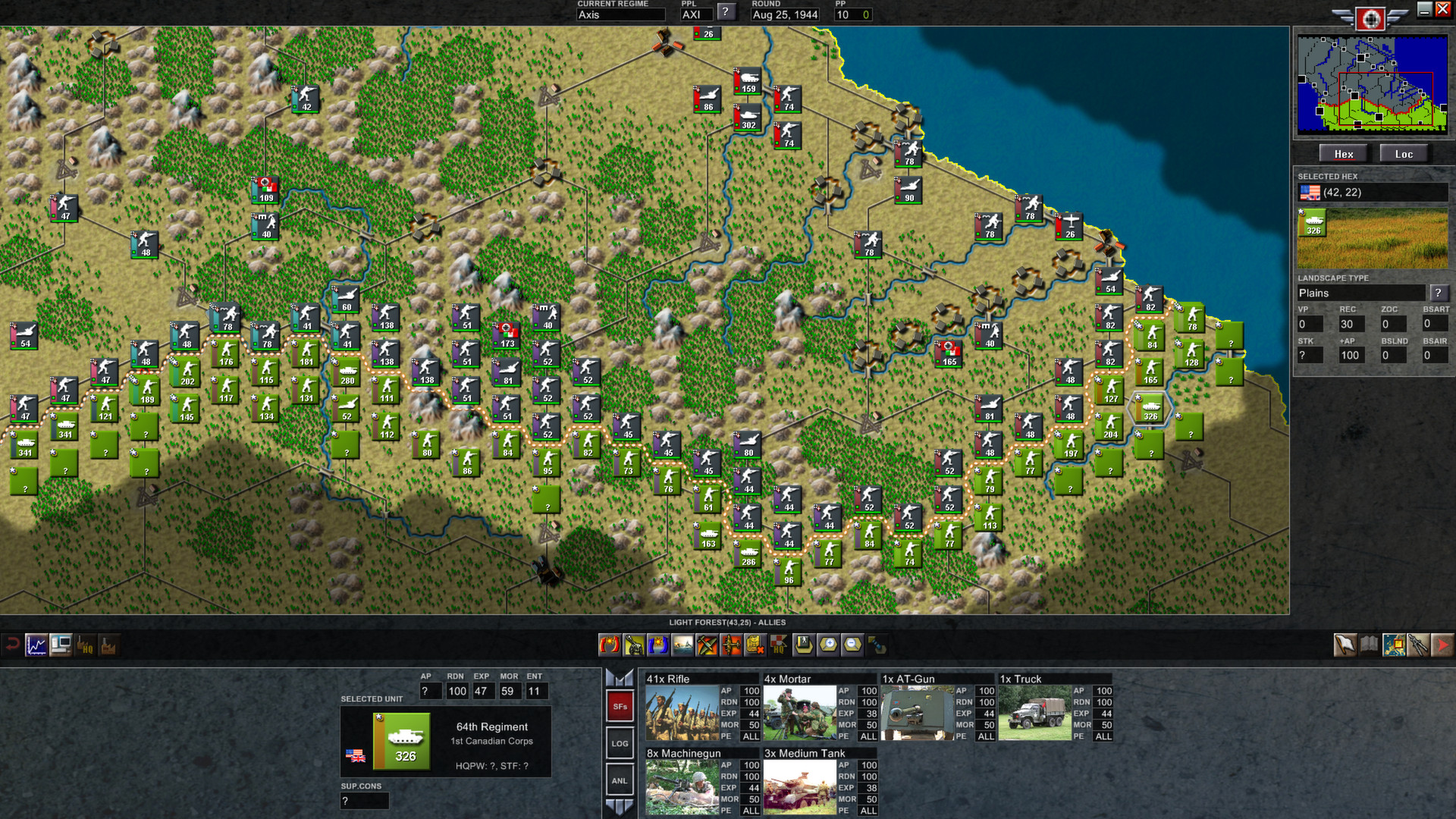Click inside the SUP.CONS input field
1456x819 pixels.
364,801
